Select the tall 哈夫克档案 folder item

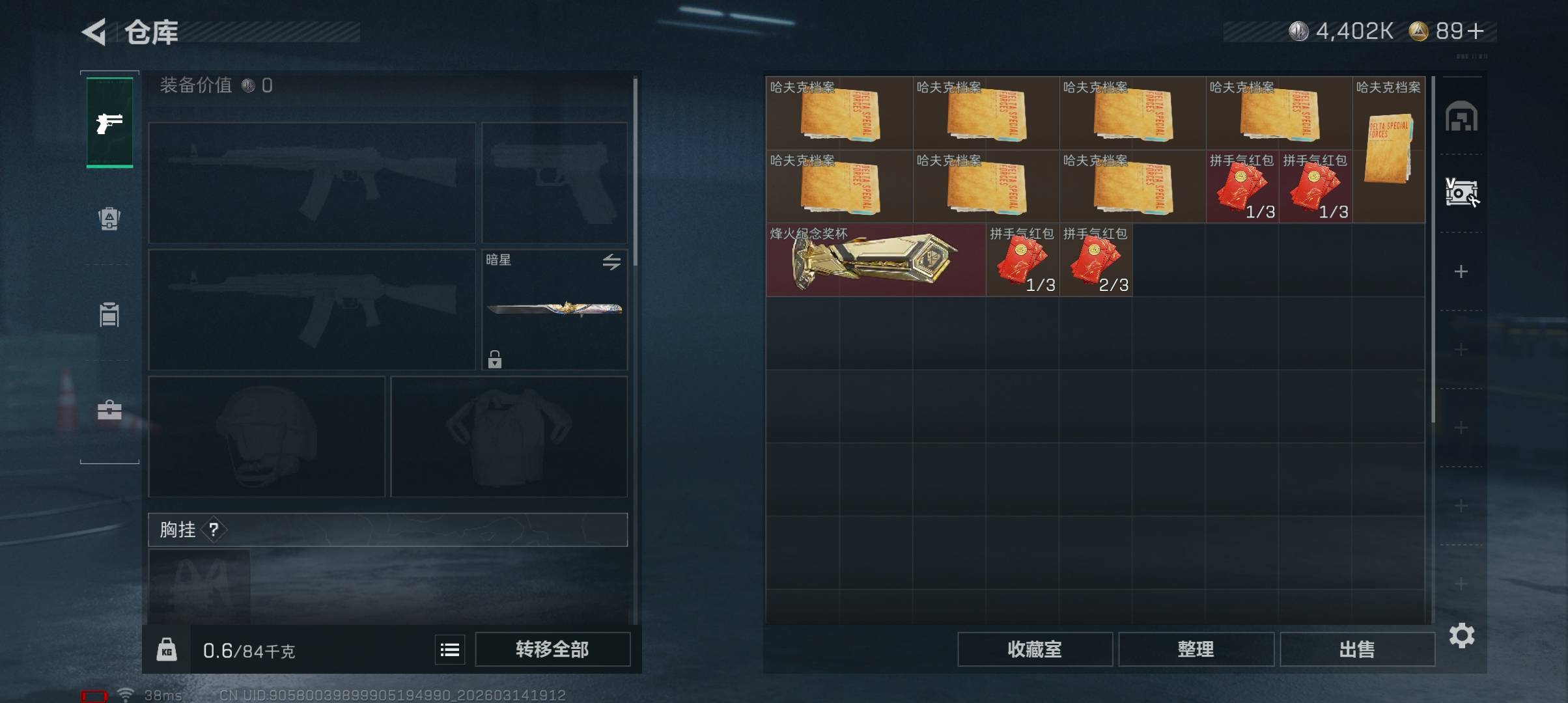click(x=1388, y=150)
